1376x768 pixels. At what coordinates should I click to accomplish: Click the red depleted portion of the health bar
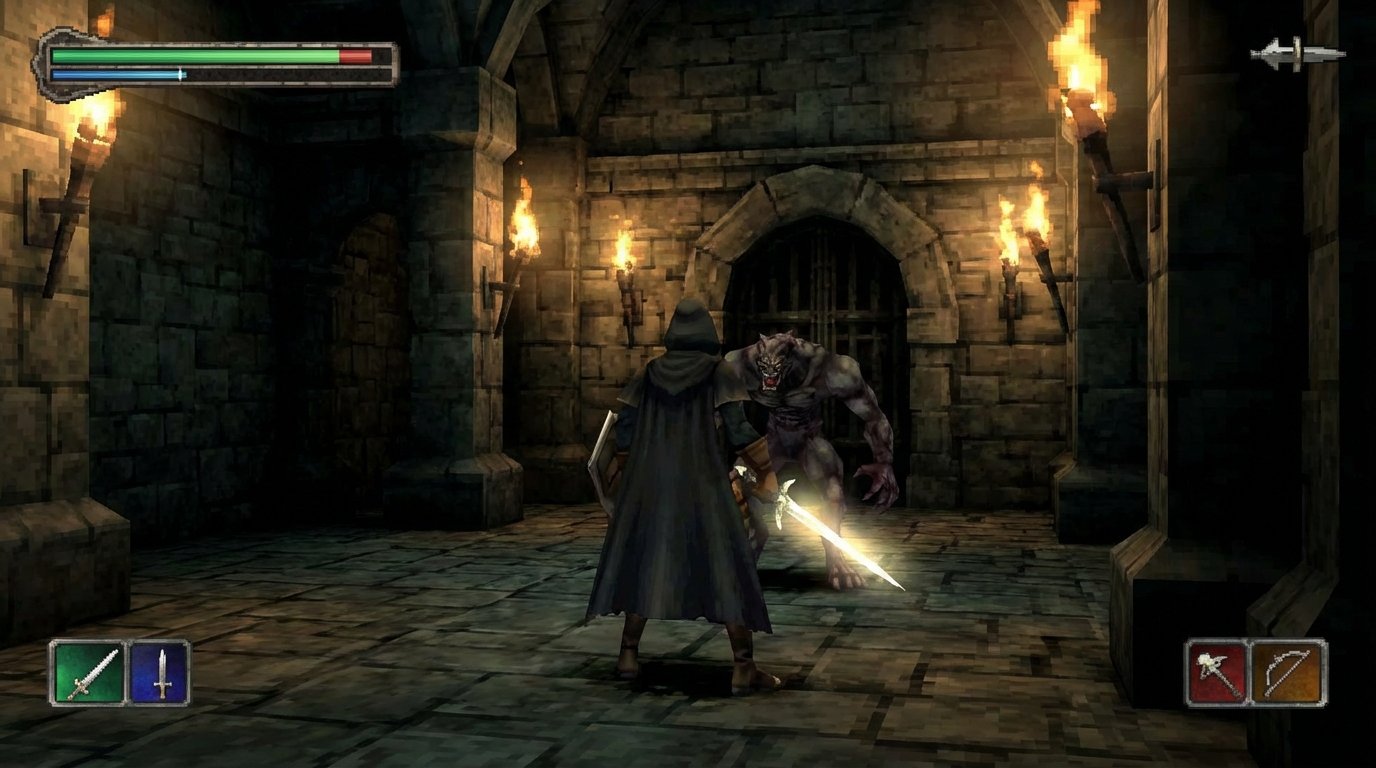click(x=355, y=58)
